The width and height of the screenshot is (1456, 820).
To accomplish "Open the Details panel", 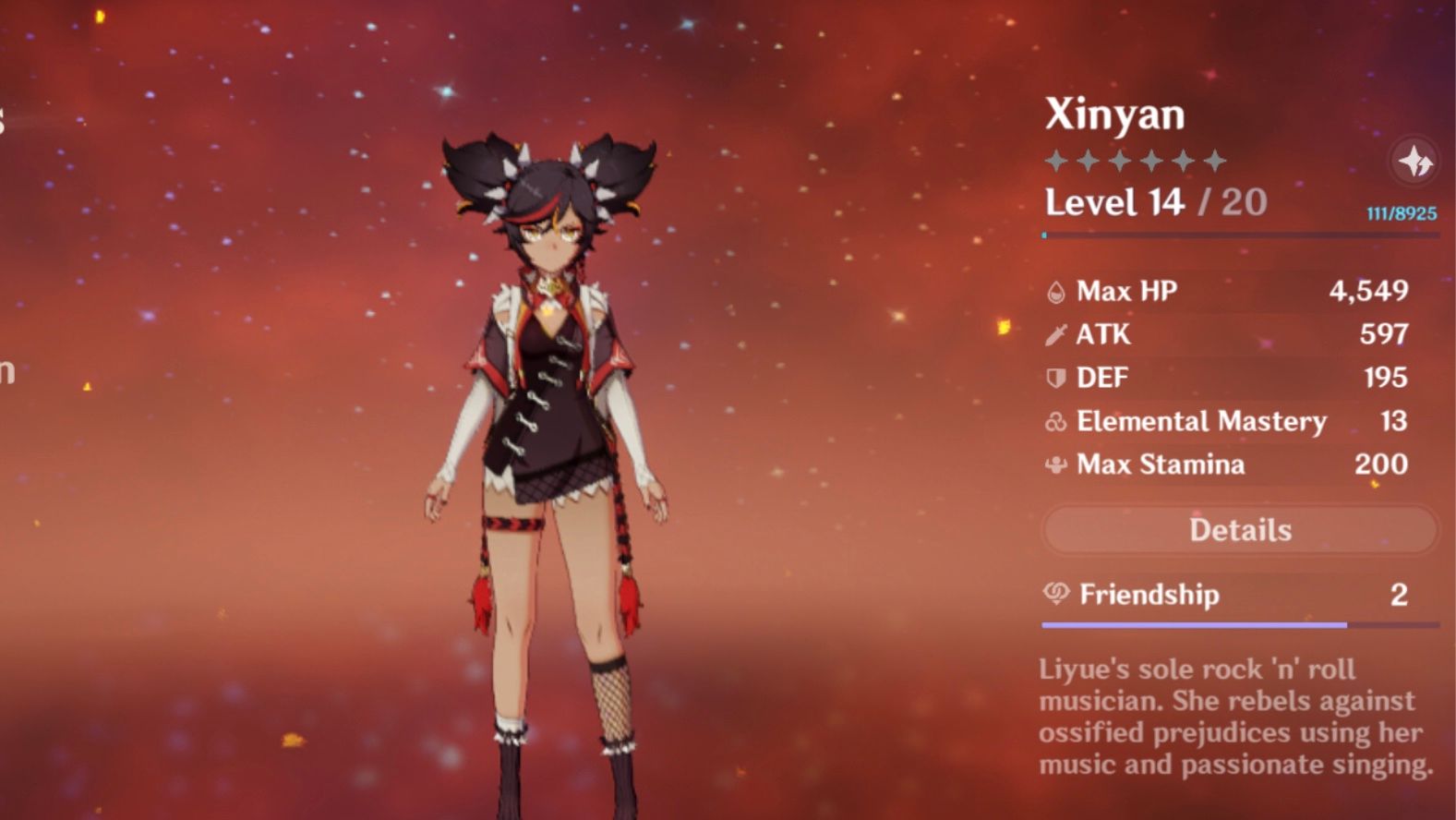I will tap(1239, 529).
